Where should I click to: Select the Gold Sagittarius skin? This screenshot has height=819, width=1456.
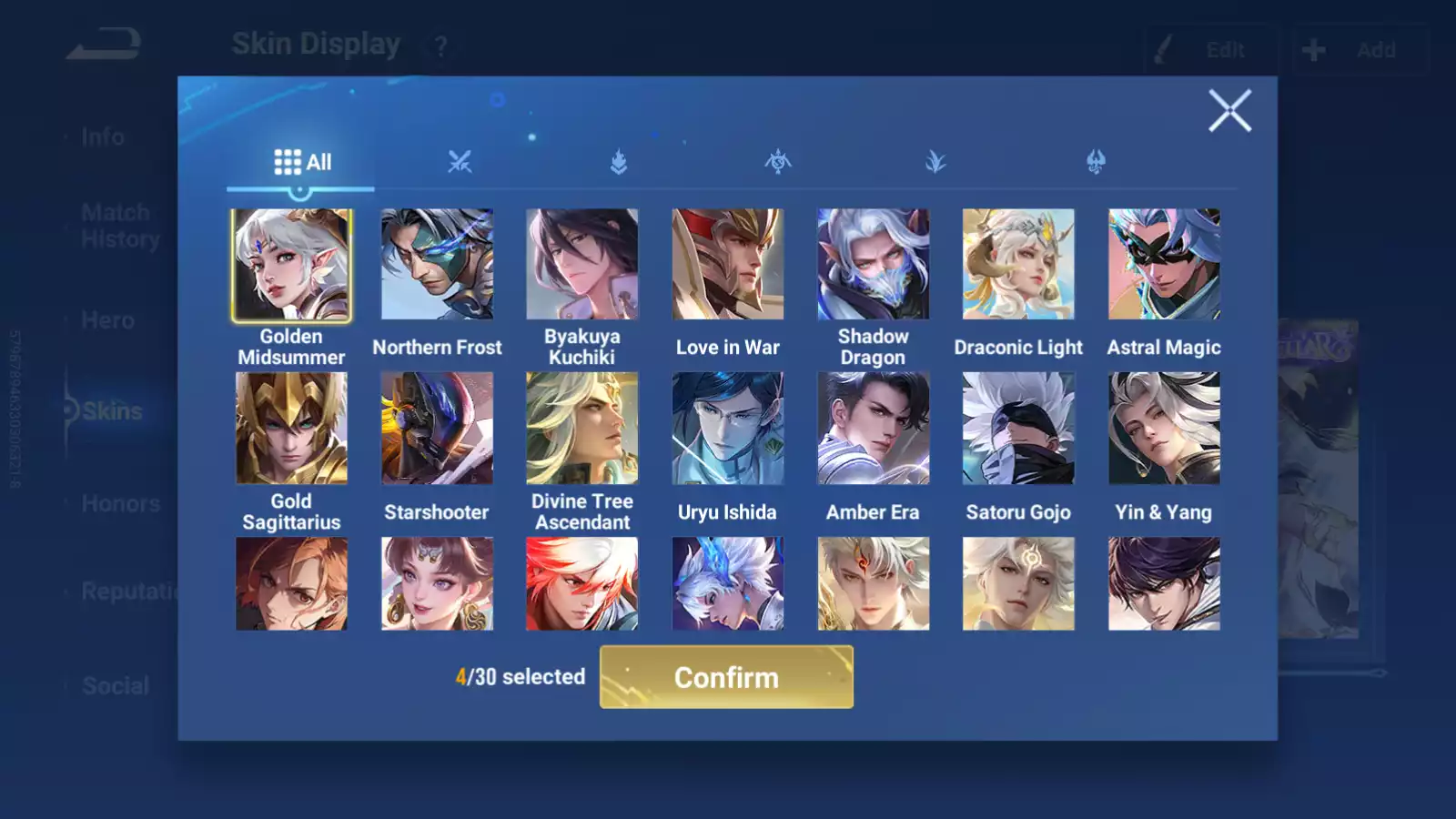(x=291, y=429)
